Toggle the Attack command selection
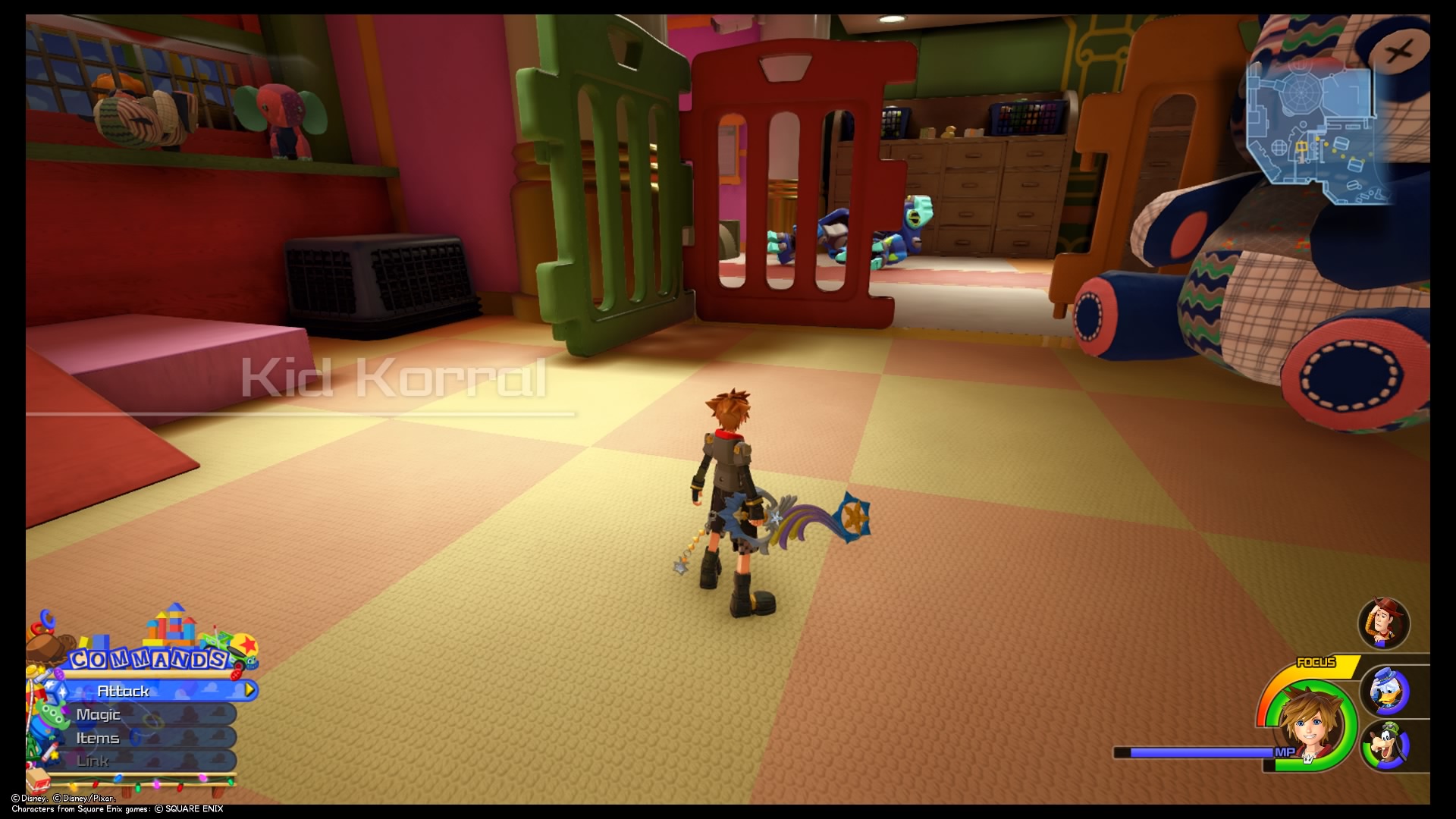This screenshot has height=819, width=1456. click(x=125, y=691)
